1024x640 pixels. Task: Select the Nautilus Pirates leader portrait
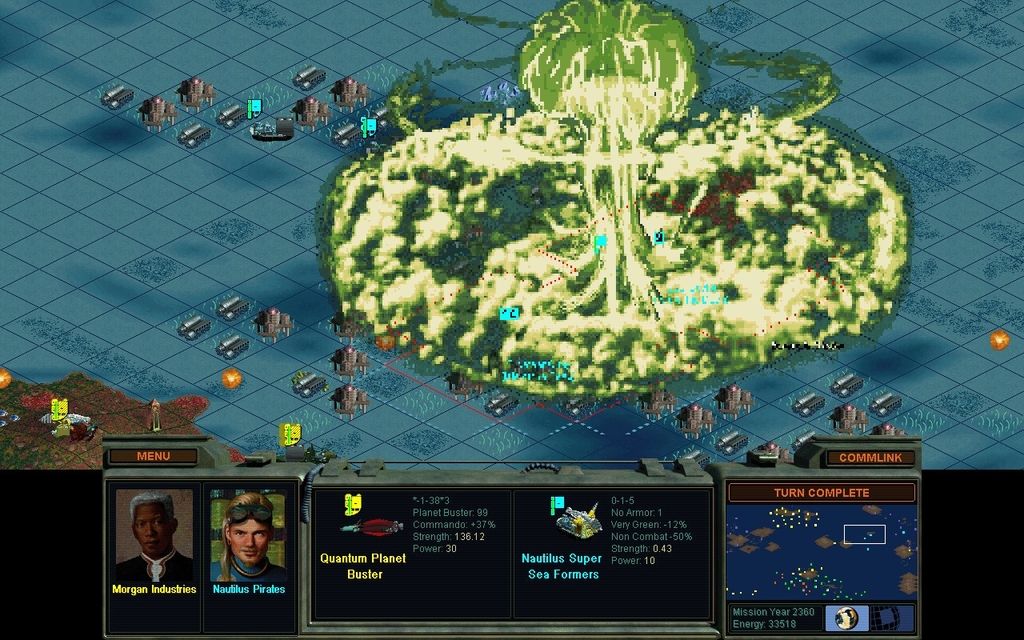click(248, 535)
